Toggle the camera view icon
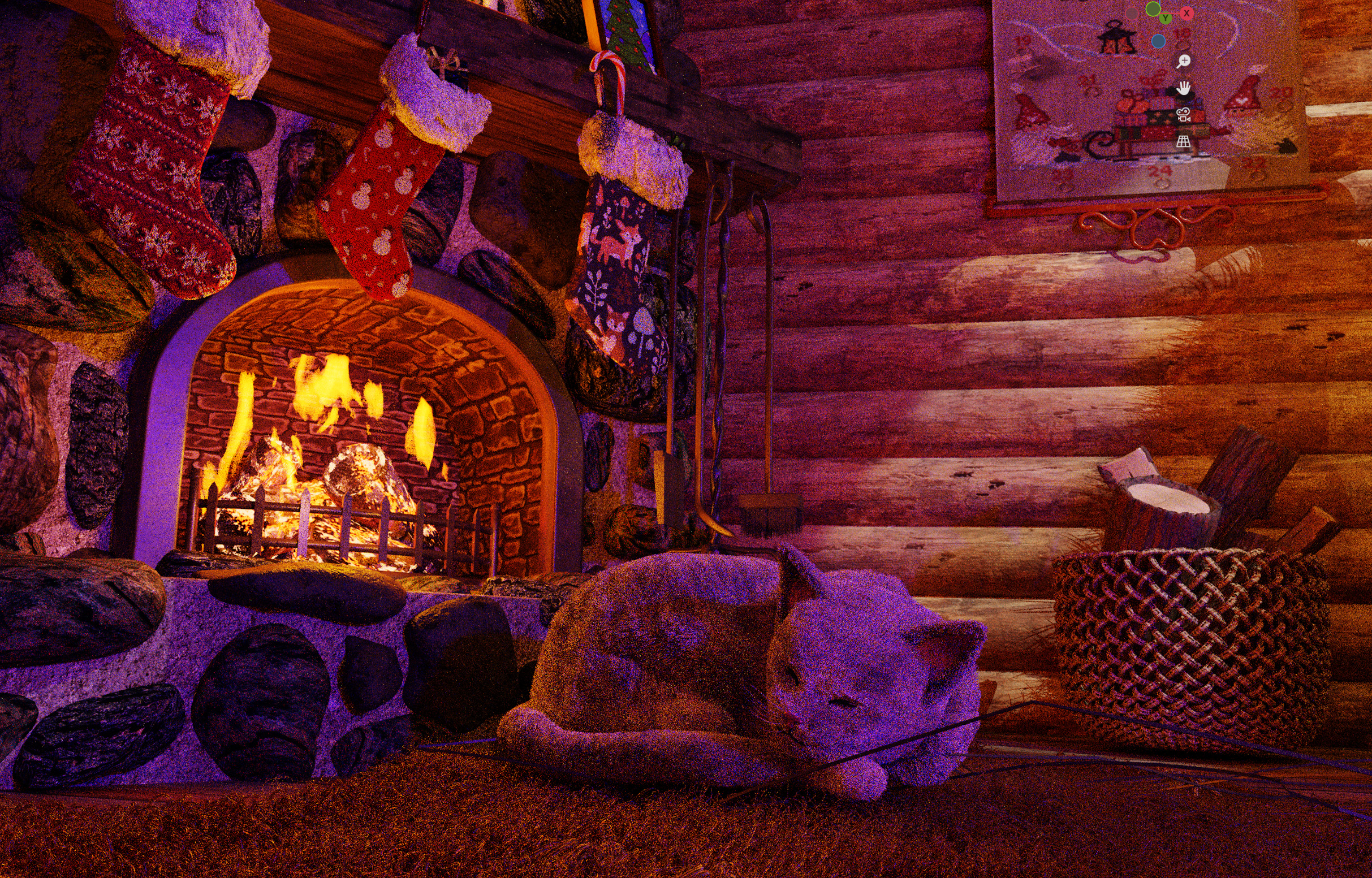Image resolution: width=1372 pixels, height=878 pixels. tap(1183, 115)
